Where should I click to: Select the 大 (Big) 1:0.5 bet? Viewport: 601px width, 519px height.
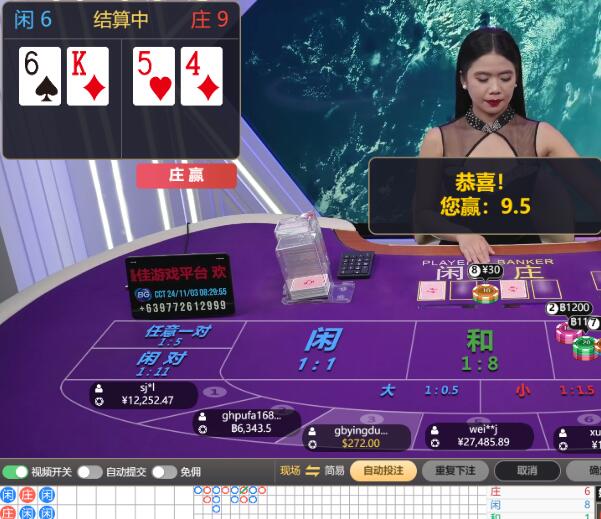coord(420,390)
